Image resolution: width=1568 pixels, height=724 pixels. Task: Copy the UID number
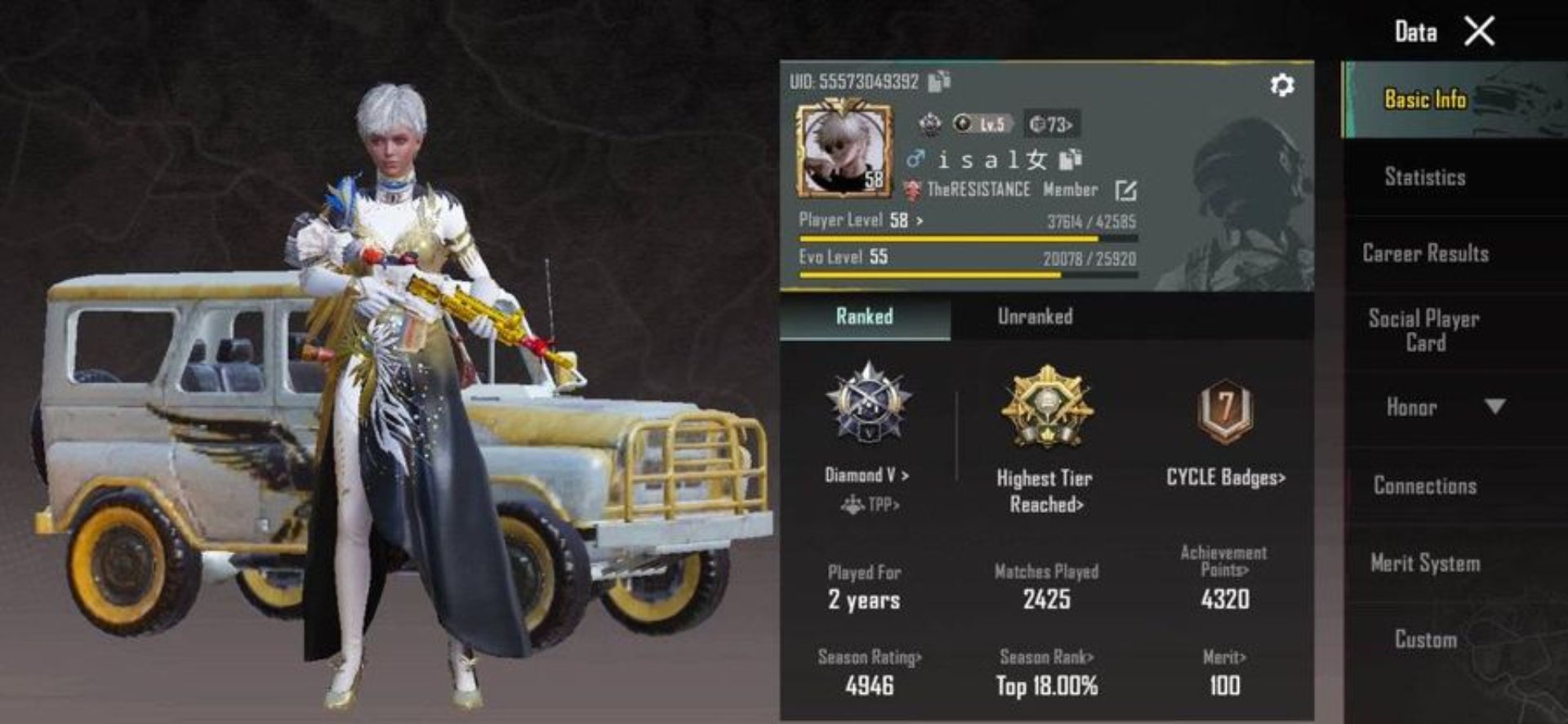939,81
